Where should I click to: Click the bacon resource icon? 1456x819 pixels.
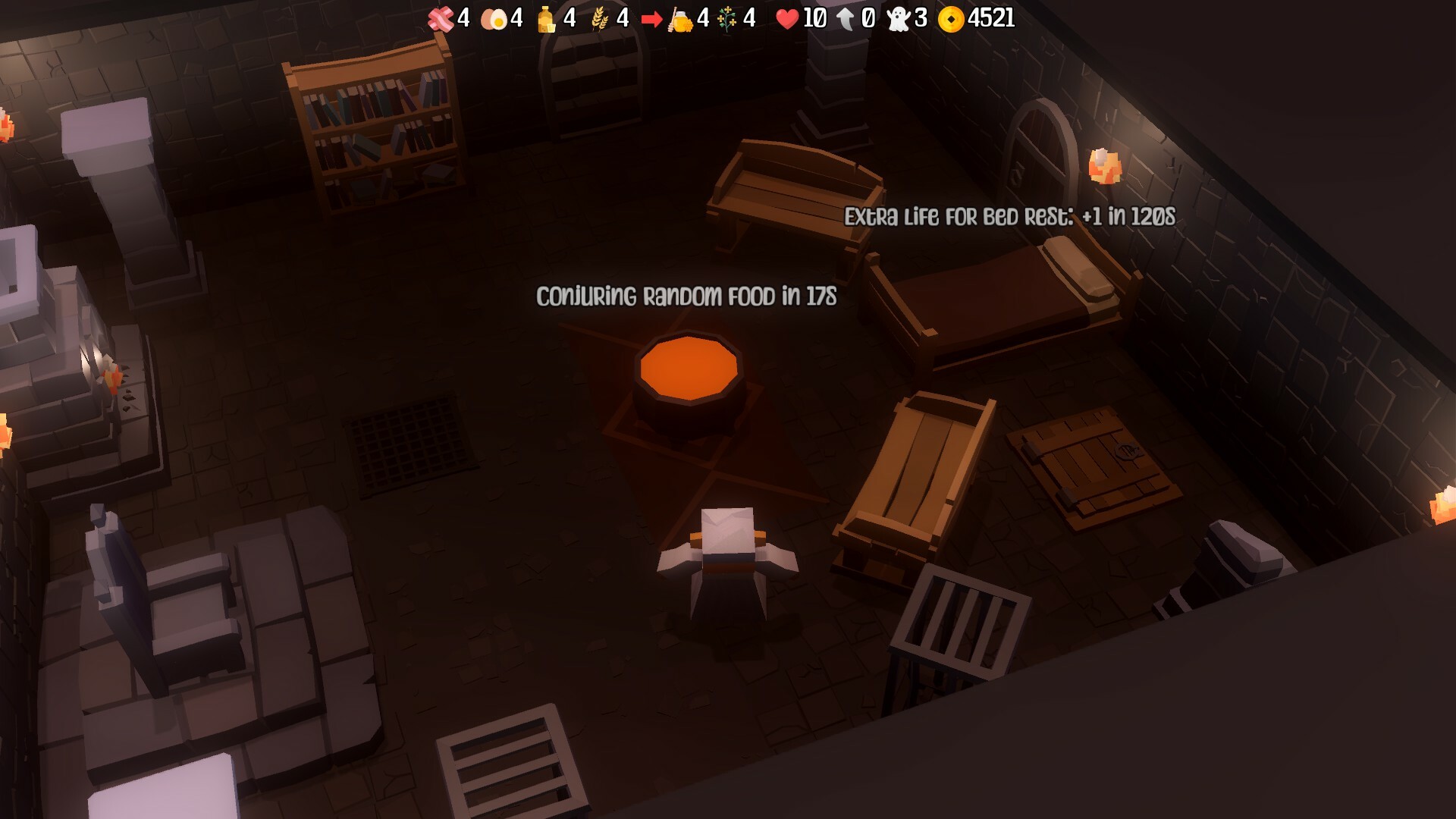click(x=440, y=17)
